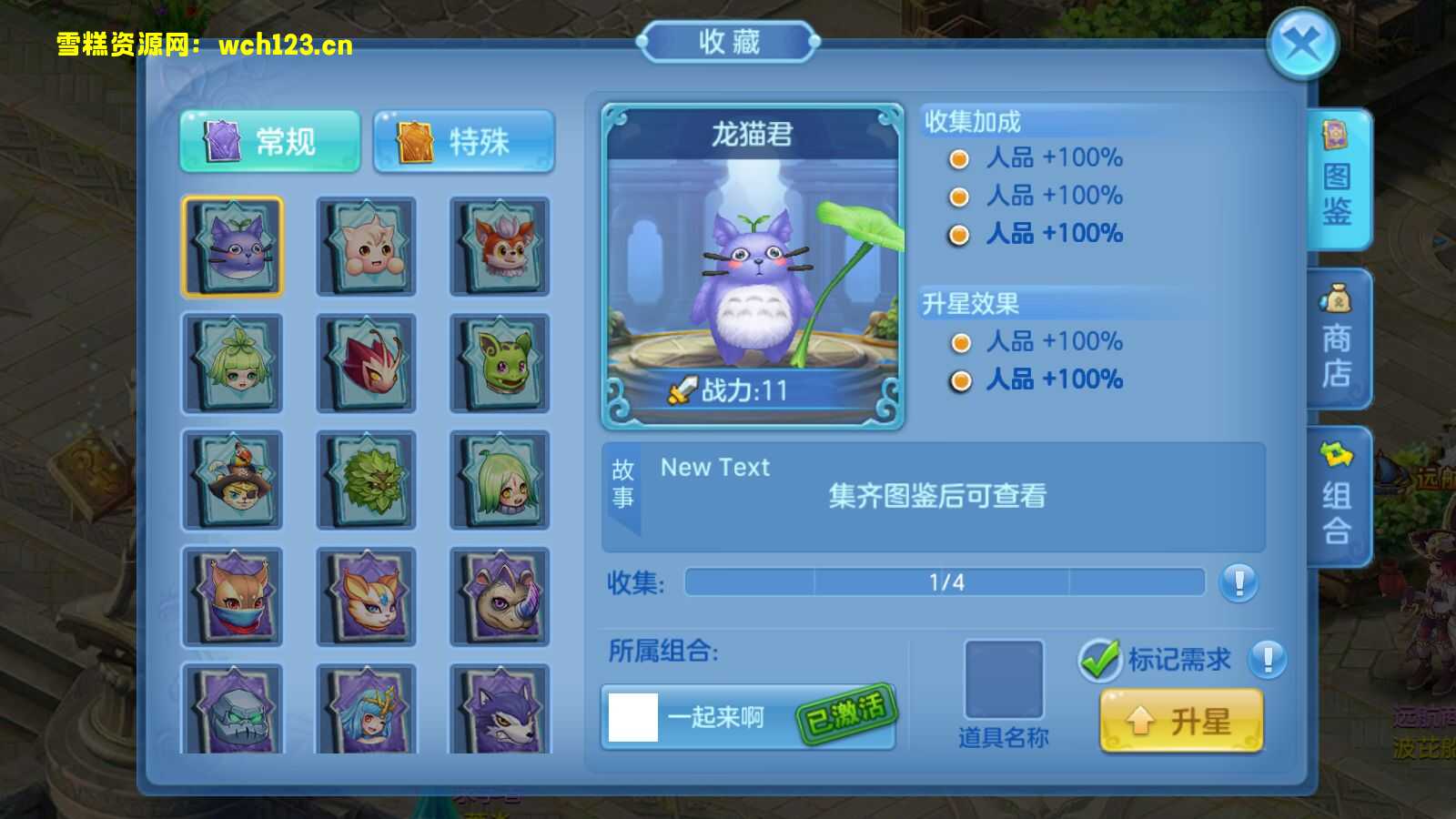Select the third 人品 +100% collection bonus marker
Viewport: 1456px width, 819px height.
coord(959,234)
